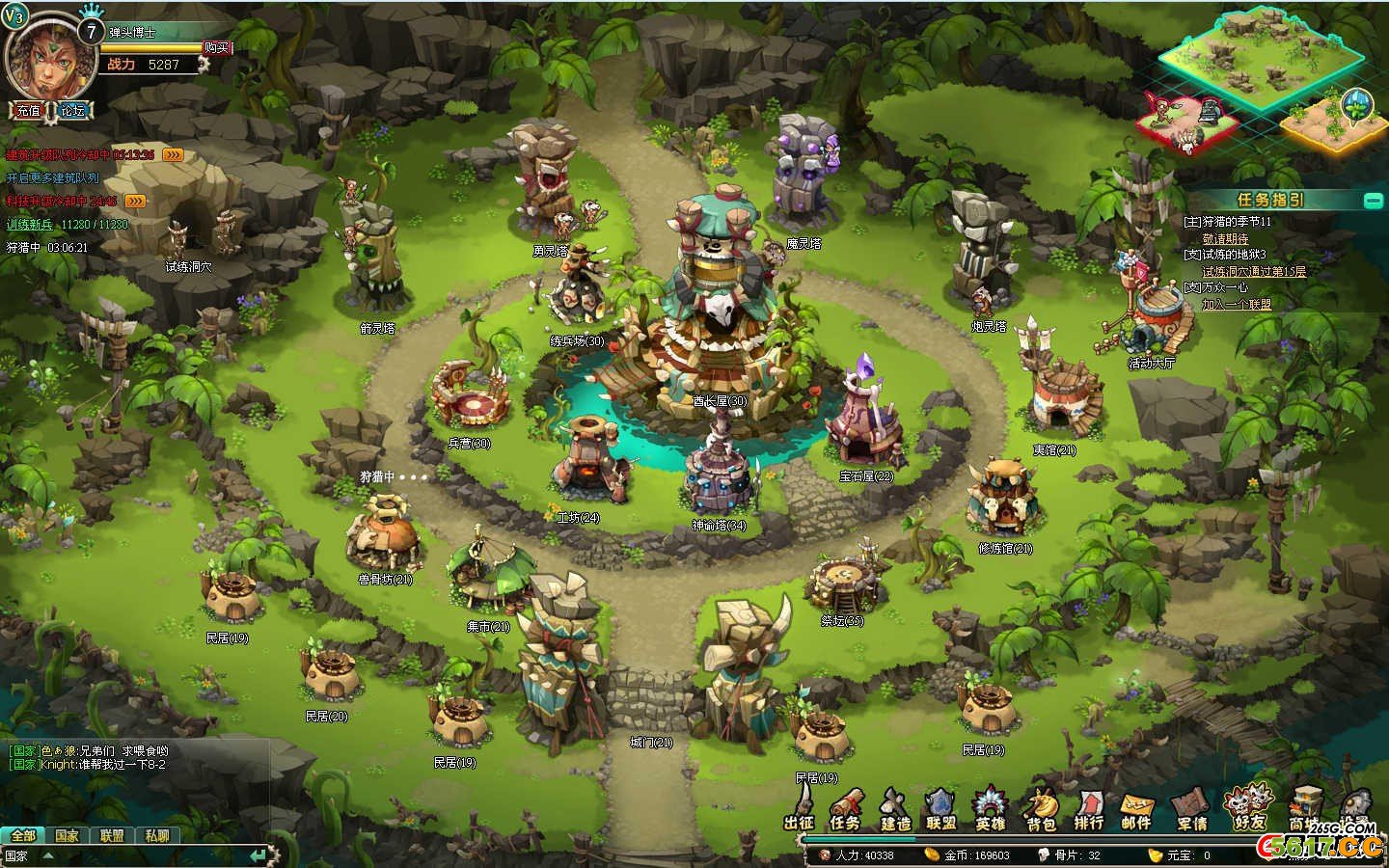Open the 背包 backpack inventory

click(1041, 808)
